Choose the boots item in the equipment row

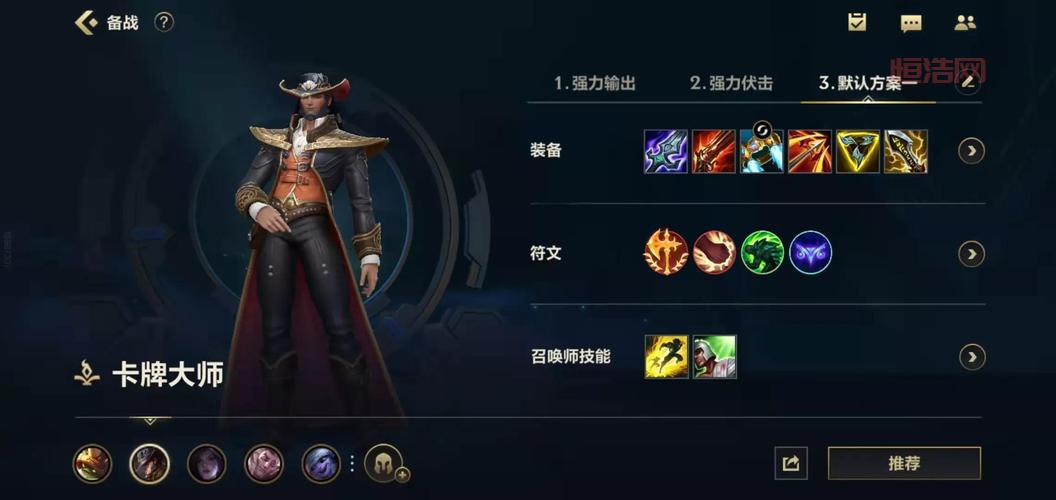(x=761, y=152)
